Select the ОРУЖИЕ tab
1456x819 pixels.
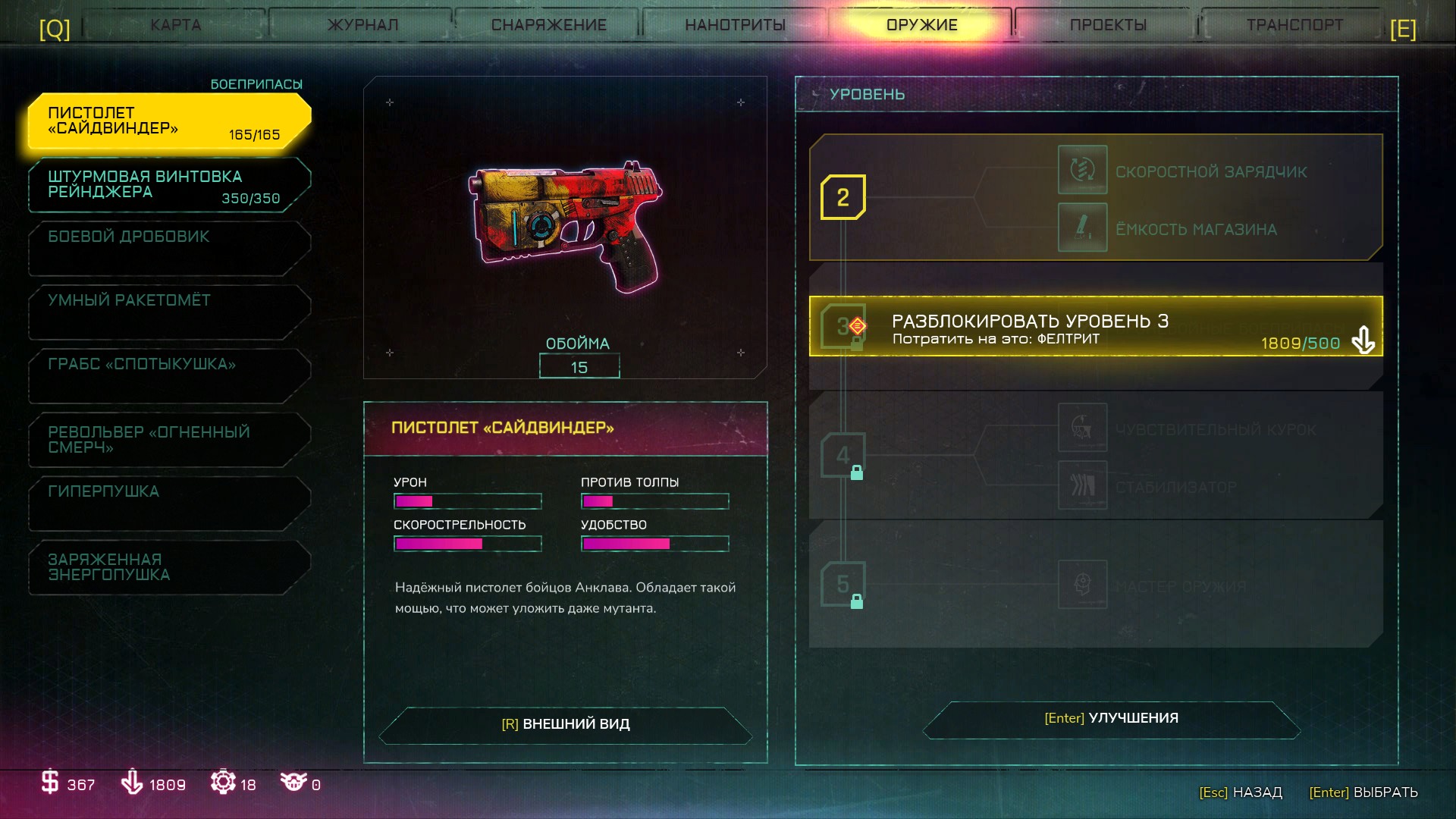pos(921,25)
